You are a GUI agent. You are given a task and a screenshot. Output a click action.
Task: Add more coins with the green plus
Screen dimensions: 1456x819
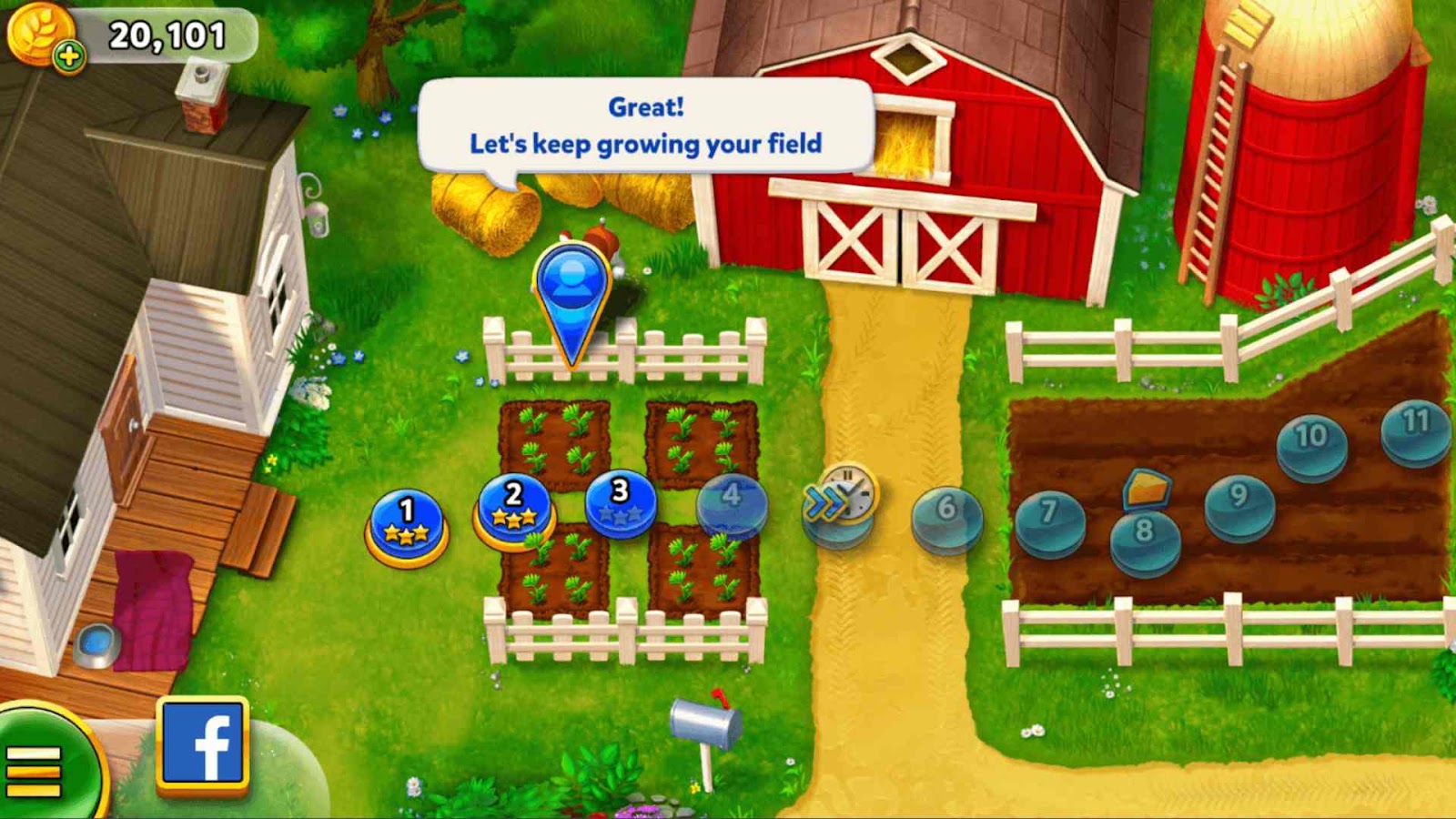click(x=68, y=57)
